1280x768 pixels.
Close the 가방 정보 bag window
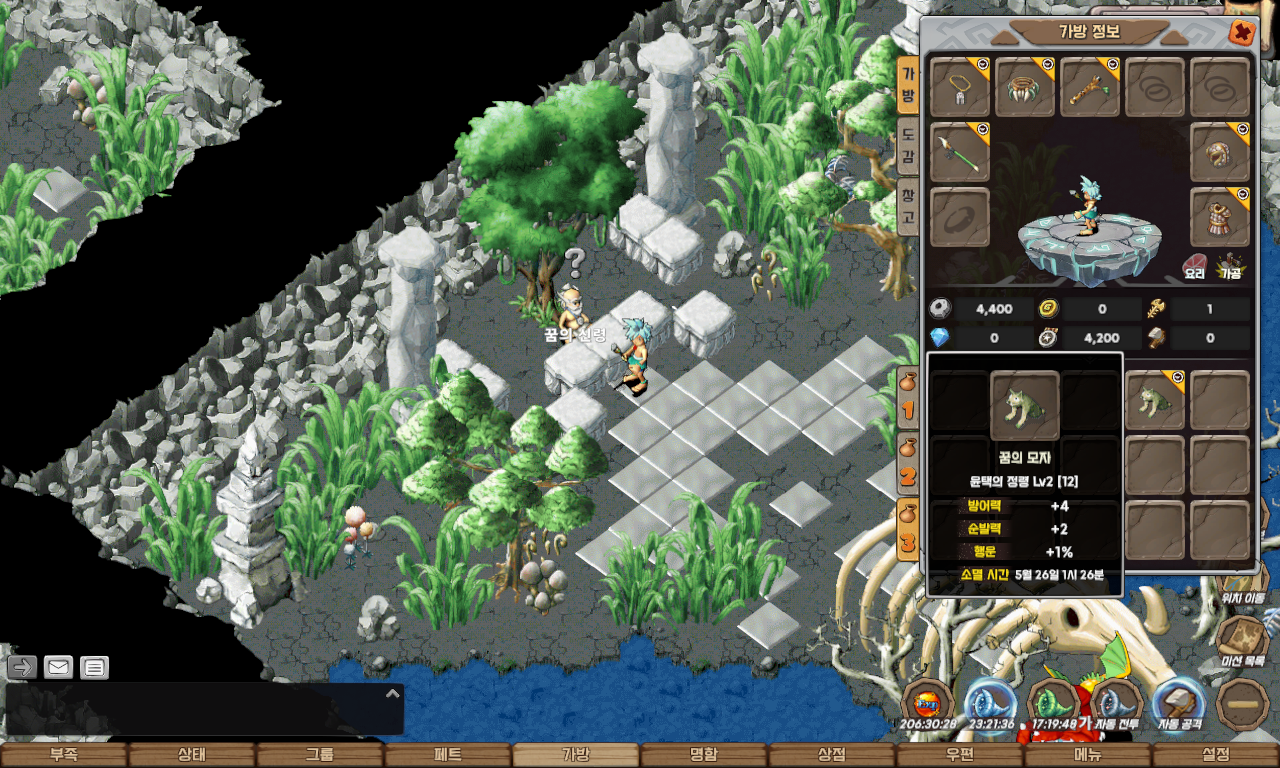pyautogui.click(x=1241, y=33)
